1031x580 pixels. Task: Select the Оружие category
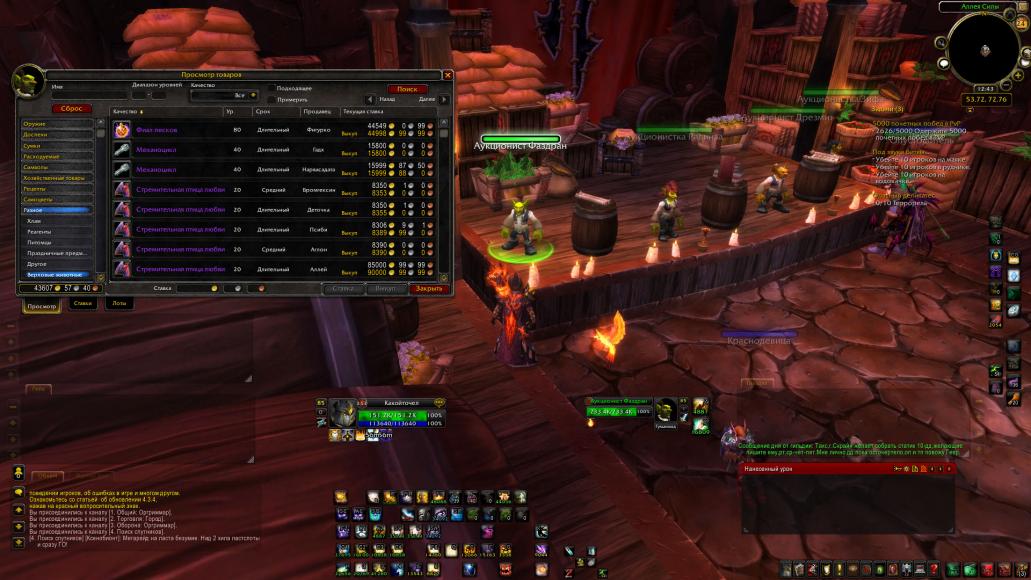click(35, 123)
